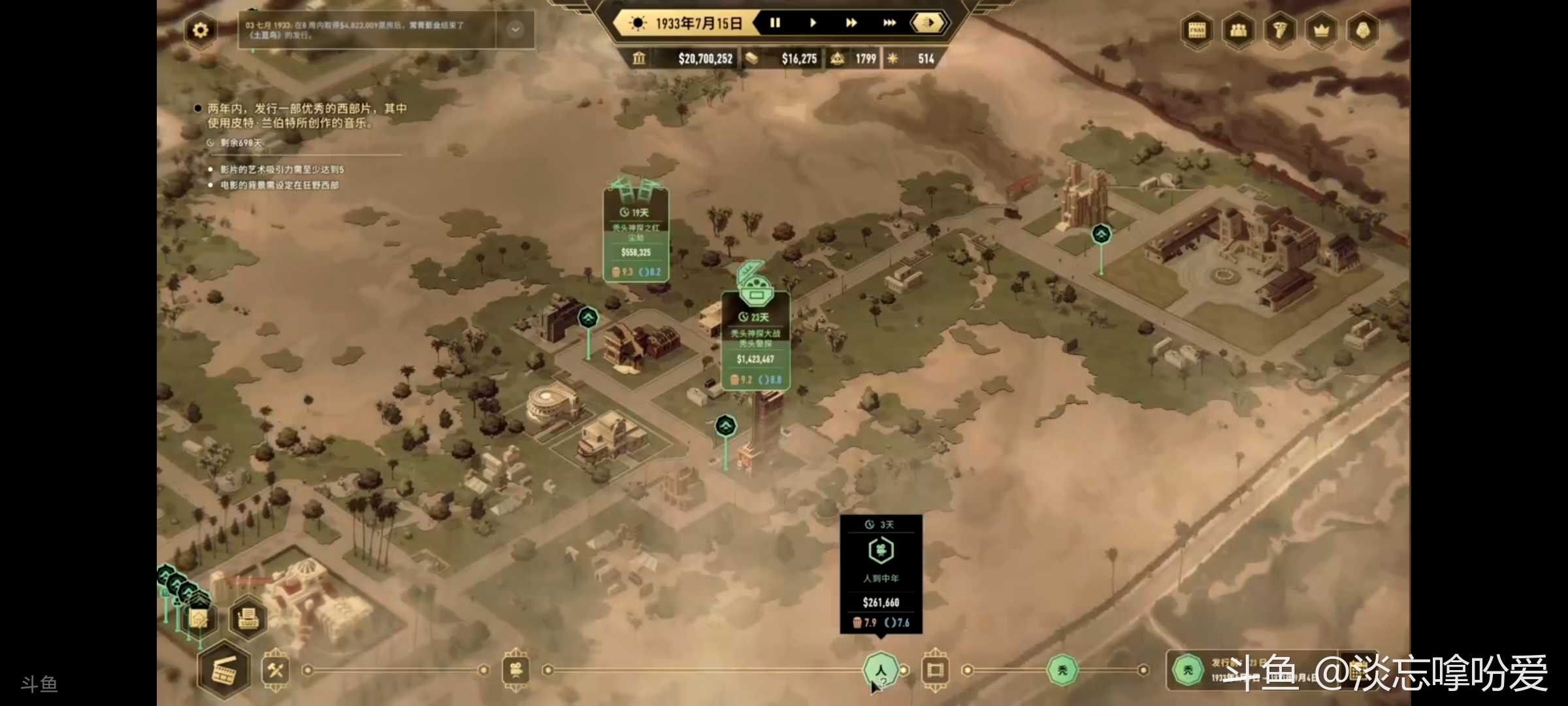Open the crown icon panel

pos(1321,31)
